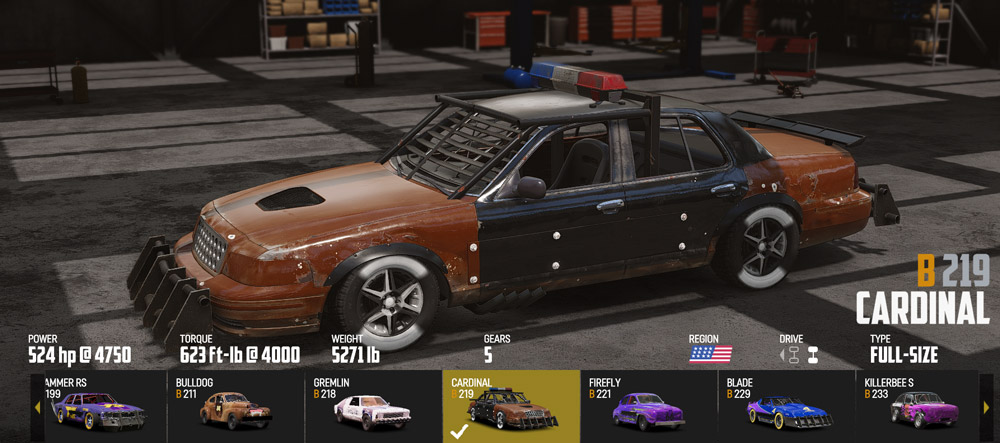
Task: Pick the Gremlin B 218 car
Action: [x=372, y=406]
